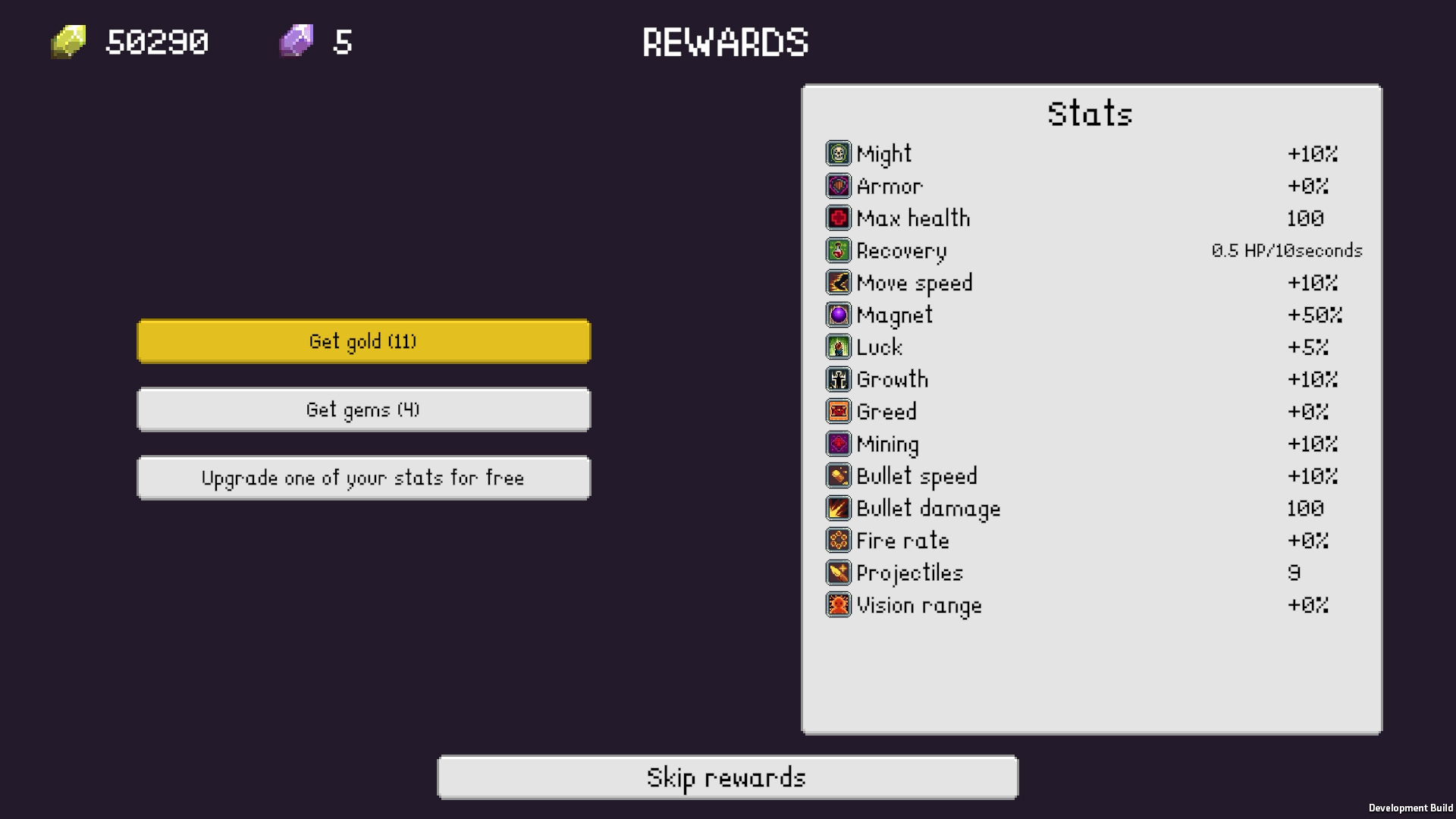Click the Vision range torch icon
Screen dimensions: 1456x819
pyautogui.click(x=838, y=604)
